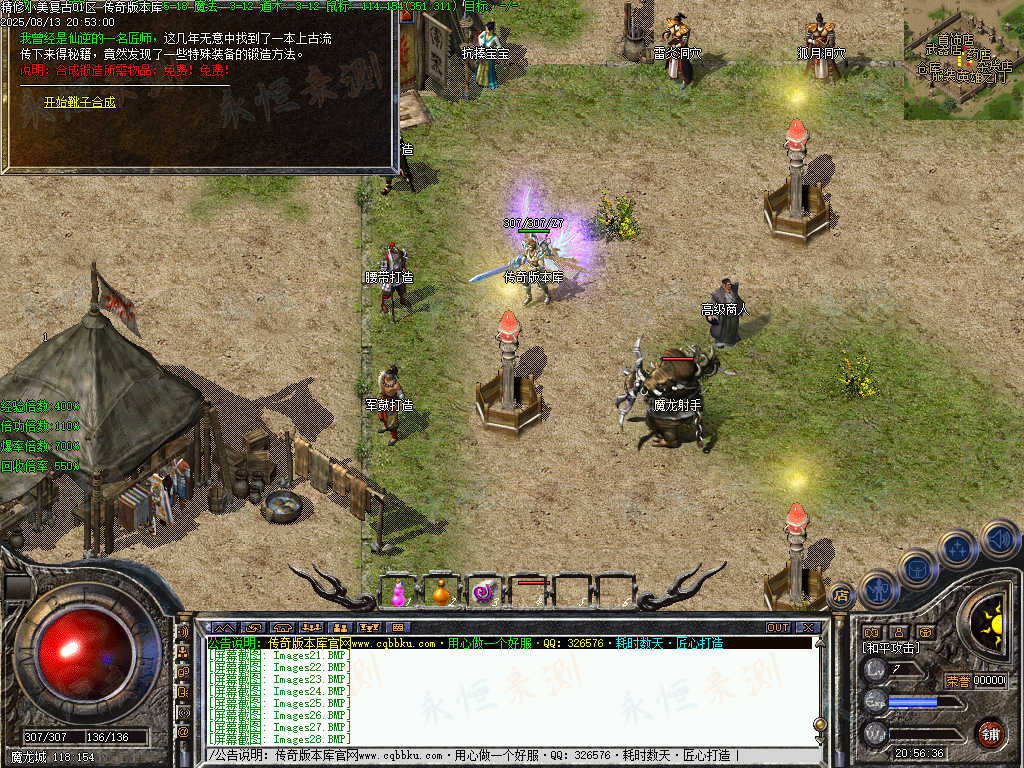Use the orange potion in the hotbar

click(x=441, y=592)
